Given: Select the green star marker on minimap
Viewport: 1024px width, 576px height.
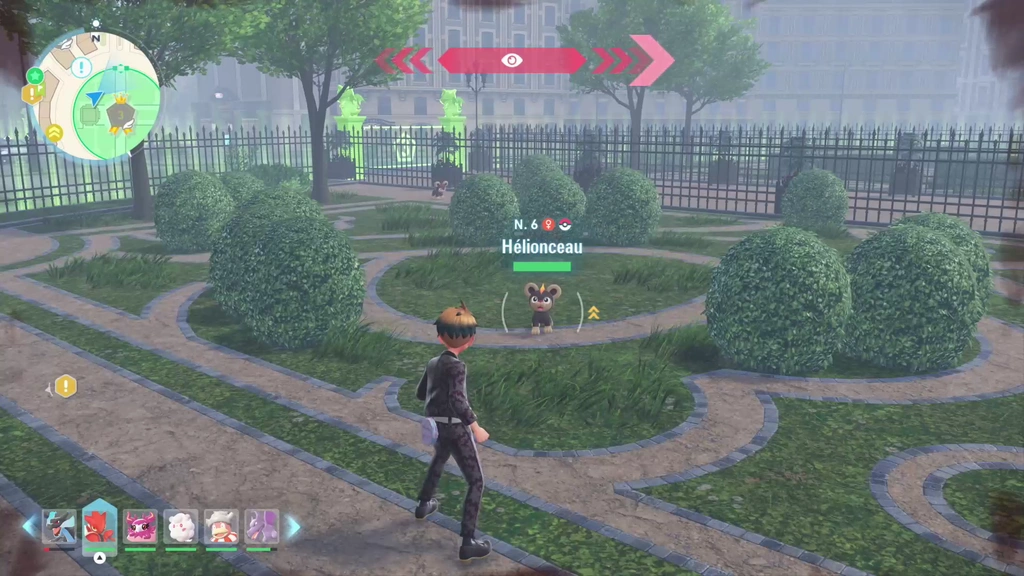Looking at the screenshot, I should pos(36,76).
